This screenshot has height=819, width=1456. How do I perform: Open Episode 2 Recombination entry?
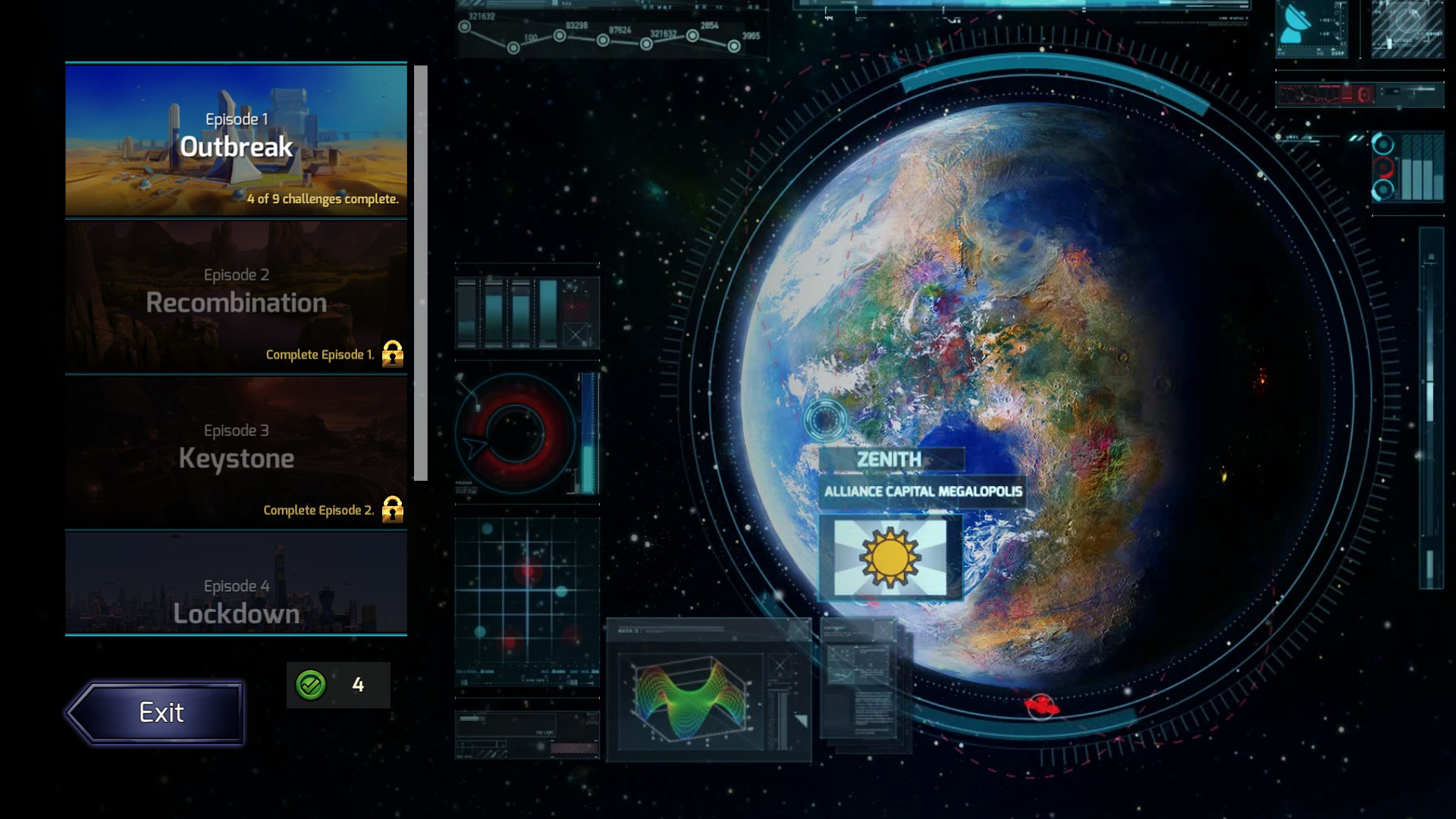point(236,296)
